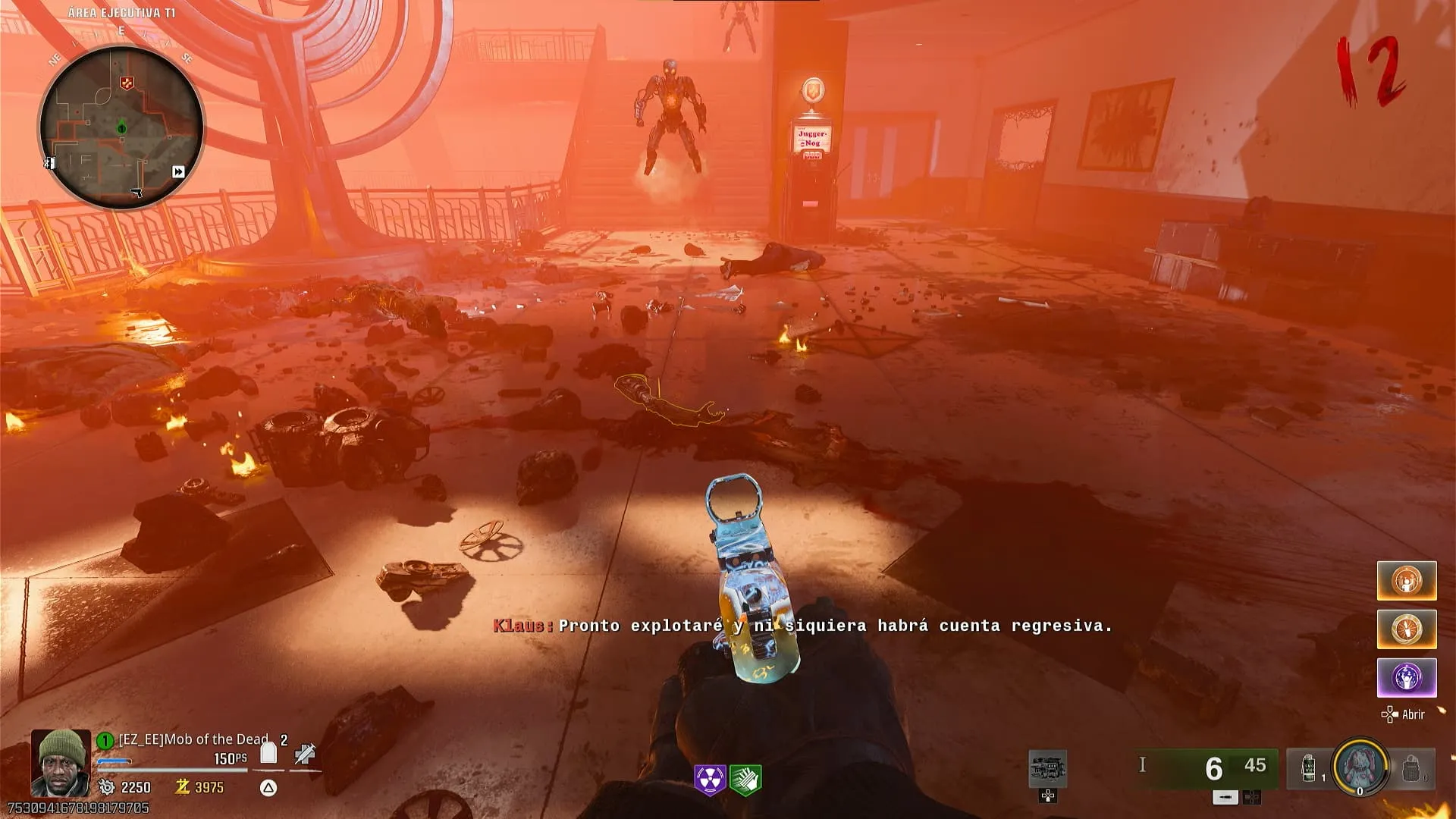Image resolution: width=1456 pixels, height=819 pixels.
Task: Click the syringe self-revive icon
Action: [x=305, y=753]
